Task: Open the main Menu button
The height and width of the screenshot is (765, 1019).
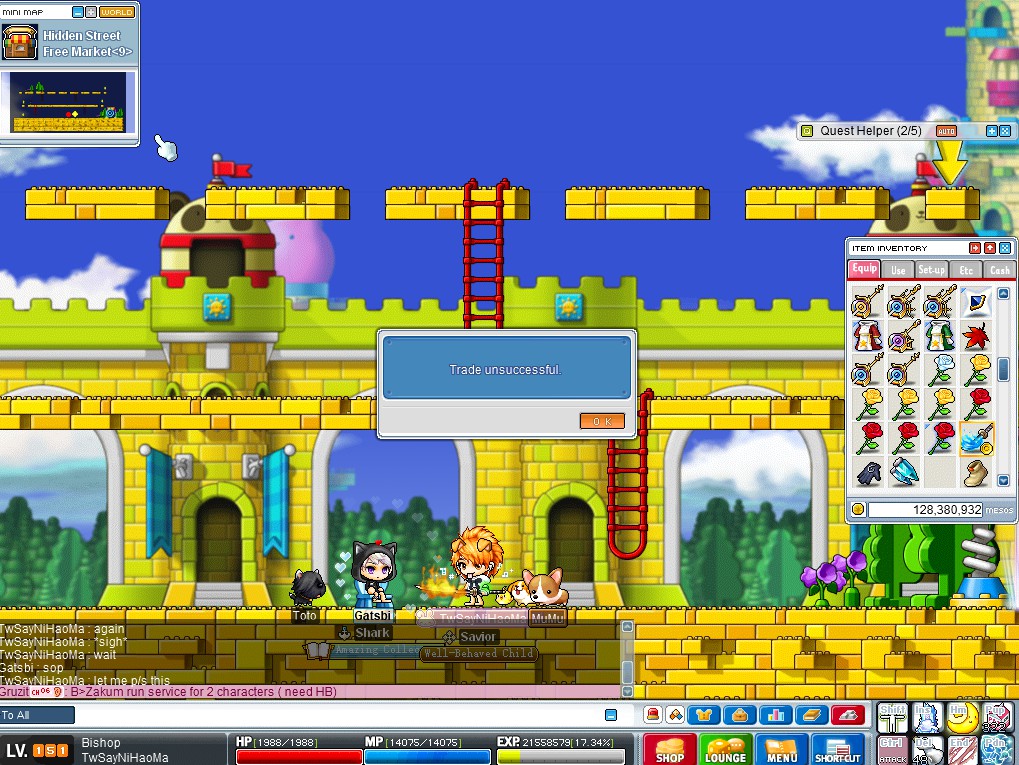Action: pyautogui.click(x=781, y=749)
